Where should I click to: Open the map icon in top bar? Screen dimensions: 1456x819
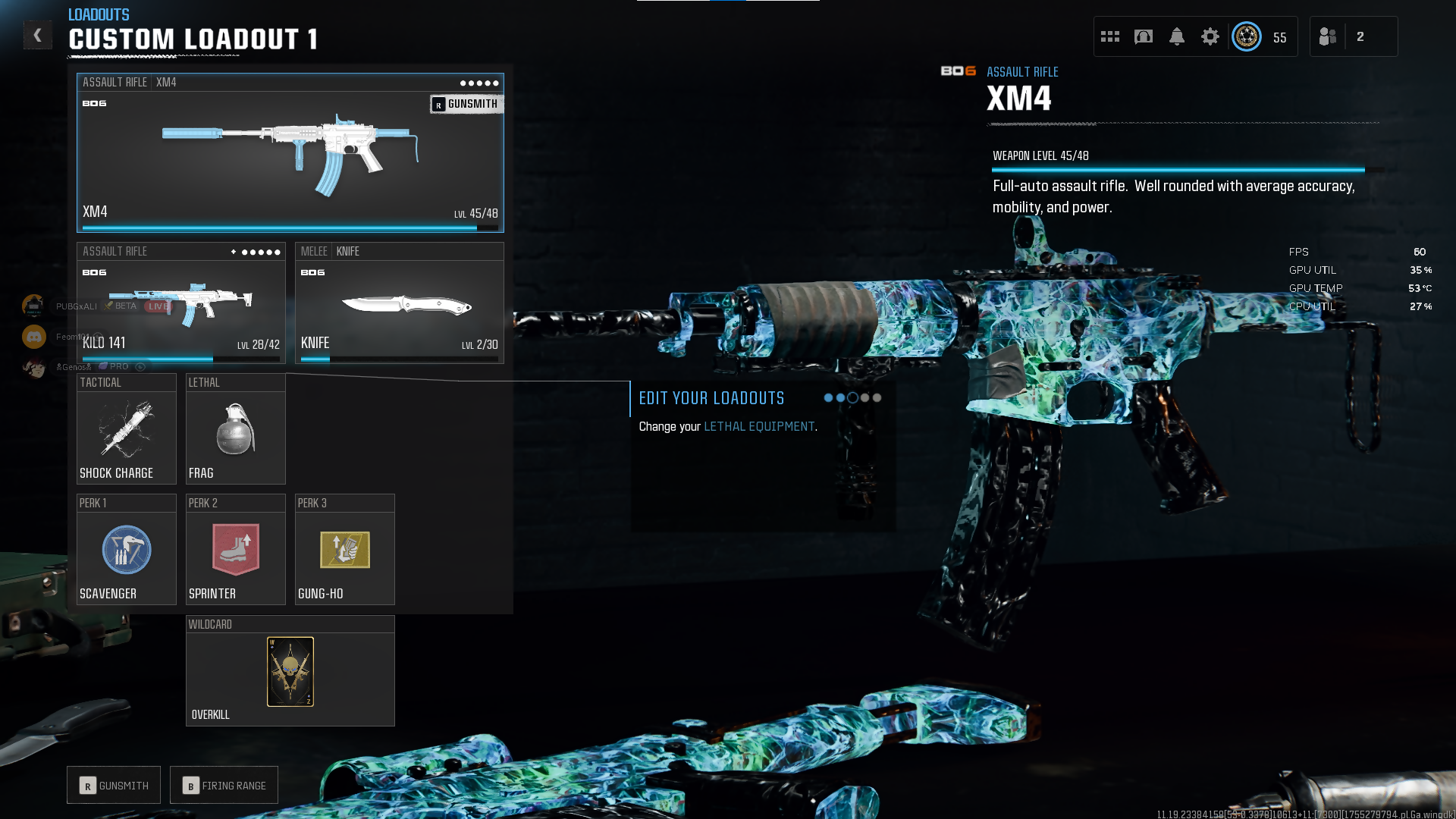[1144, 36]
